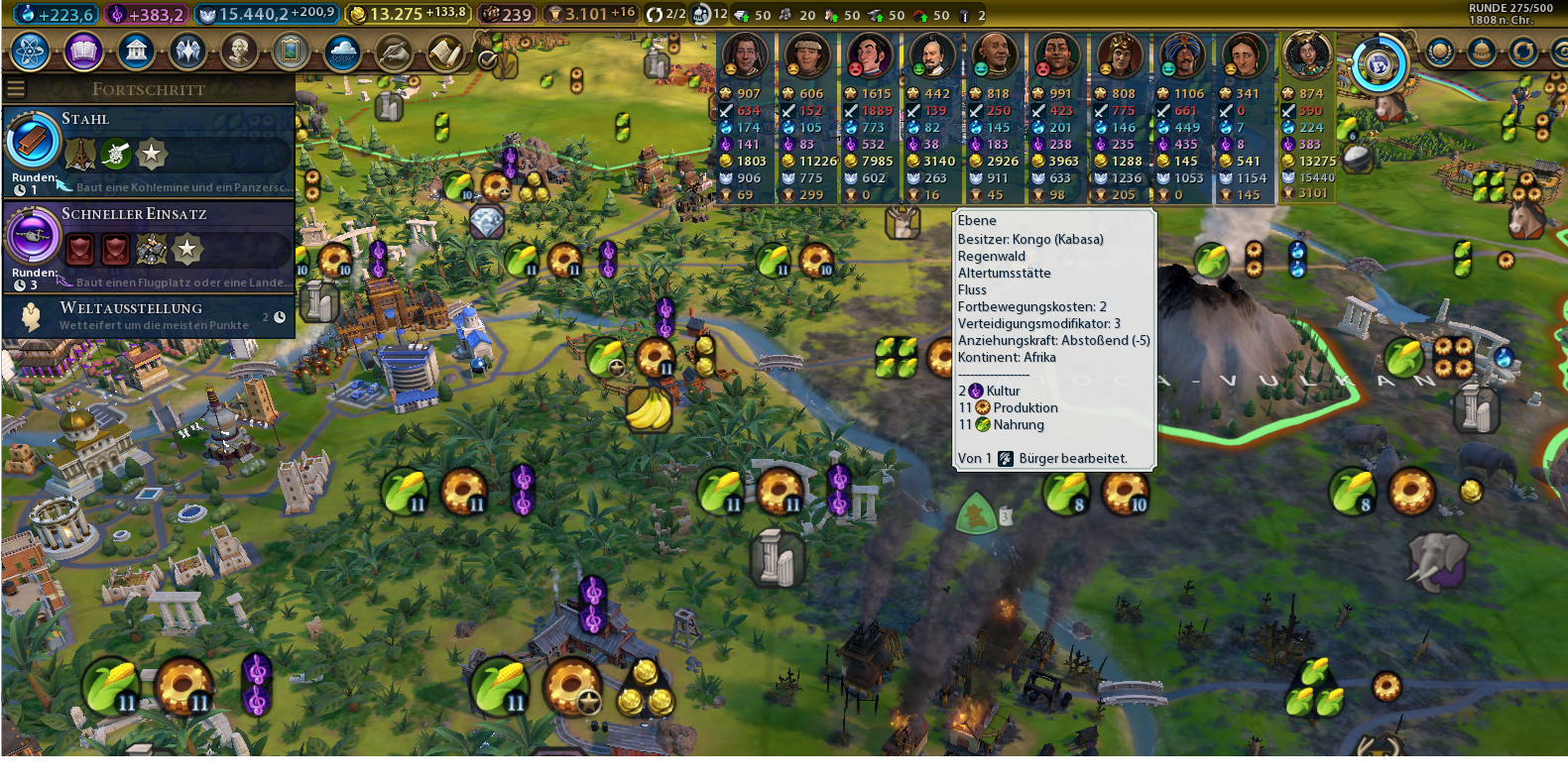Screen dimensions: 1568x784
Task: Open the technology tree (atom icon)
Action: point(31,52)
